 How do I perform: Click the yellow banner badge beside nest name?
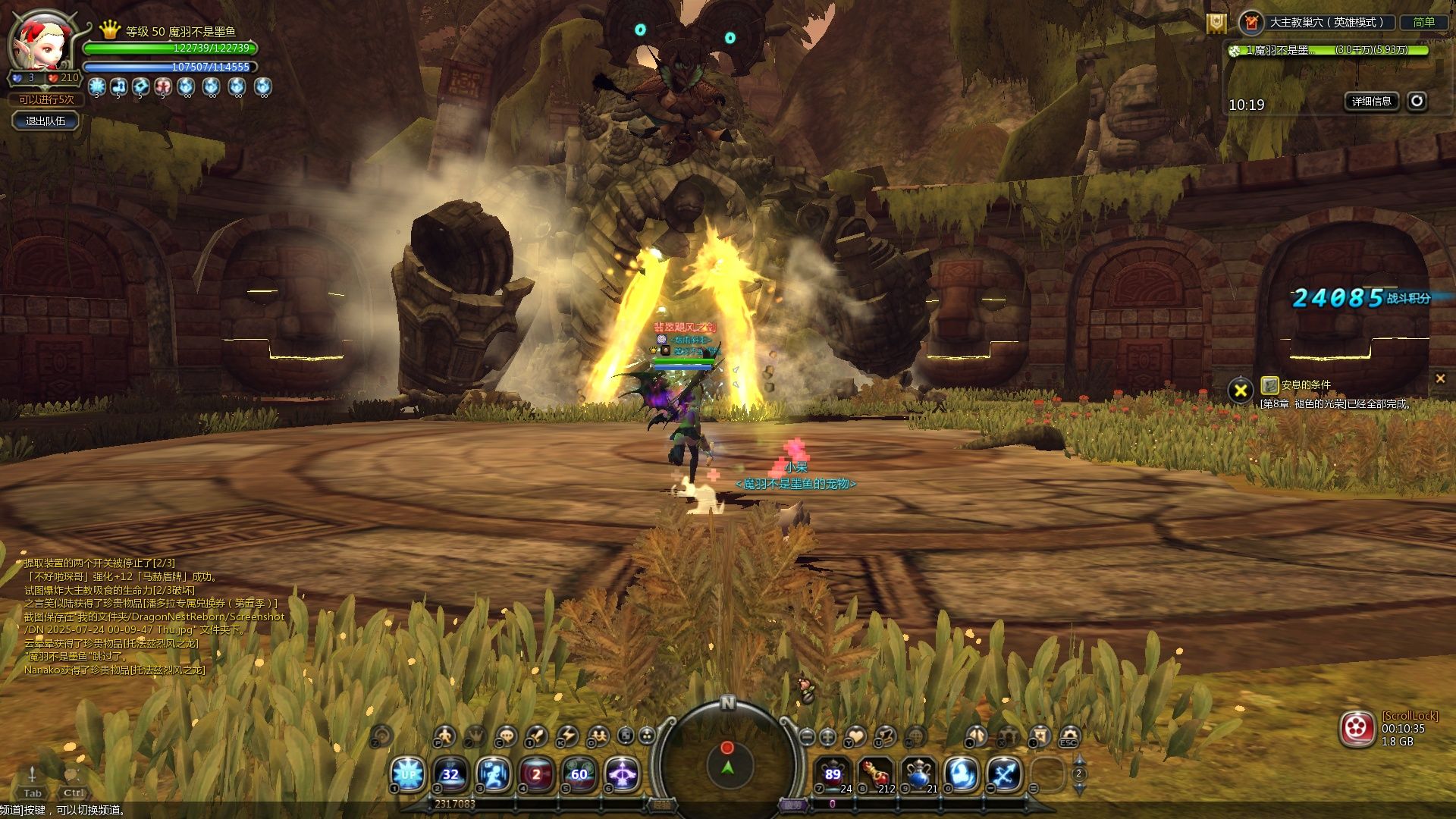[x=1216, y=24]
